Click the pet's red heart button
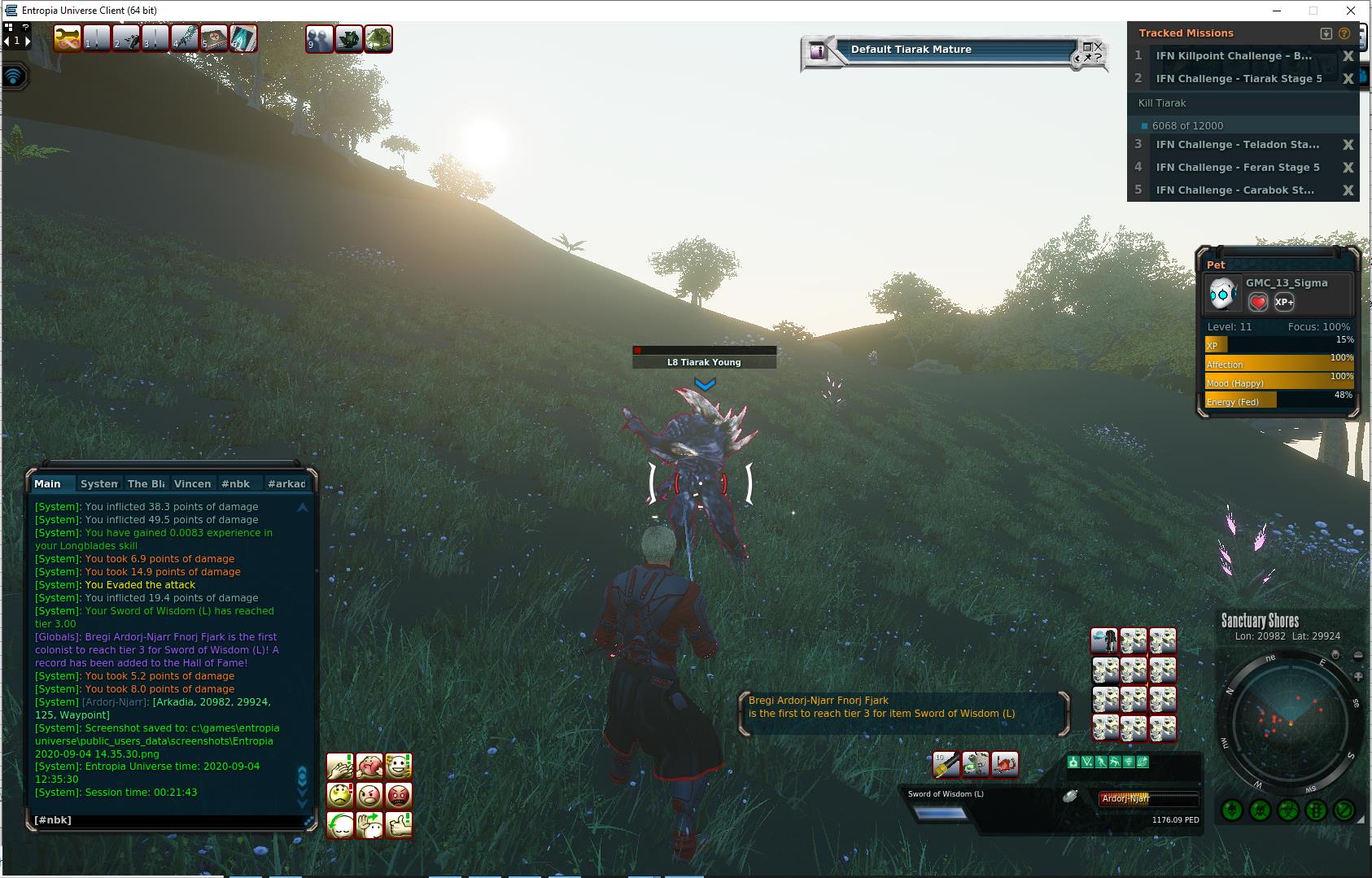 tap(1258, 303)
